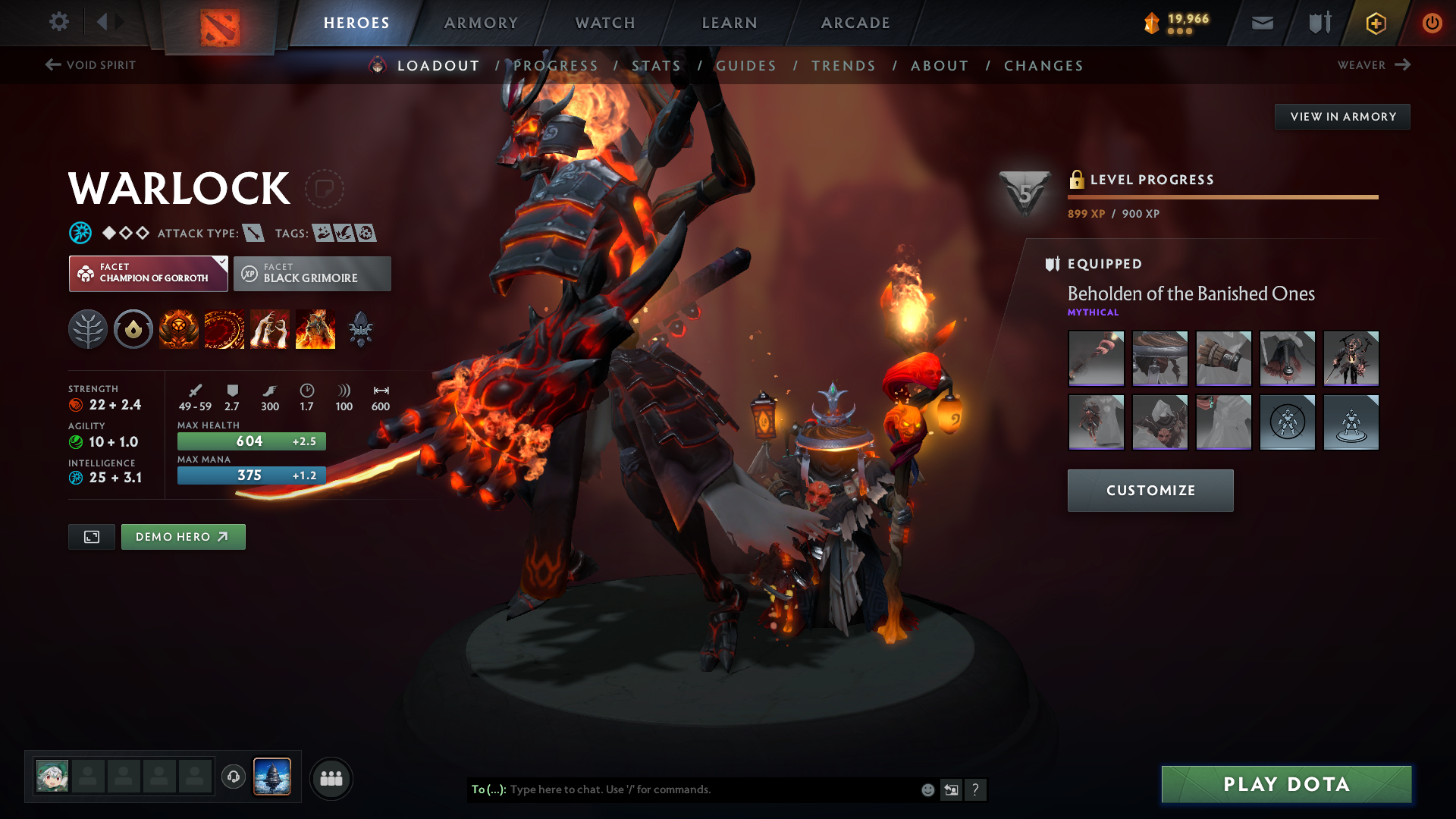Open Warlock's talent tree icon
The image size is (1456, 819).
(x=88, y=328)
